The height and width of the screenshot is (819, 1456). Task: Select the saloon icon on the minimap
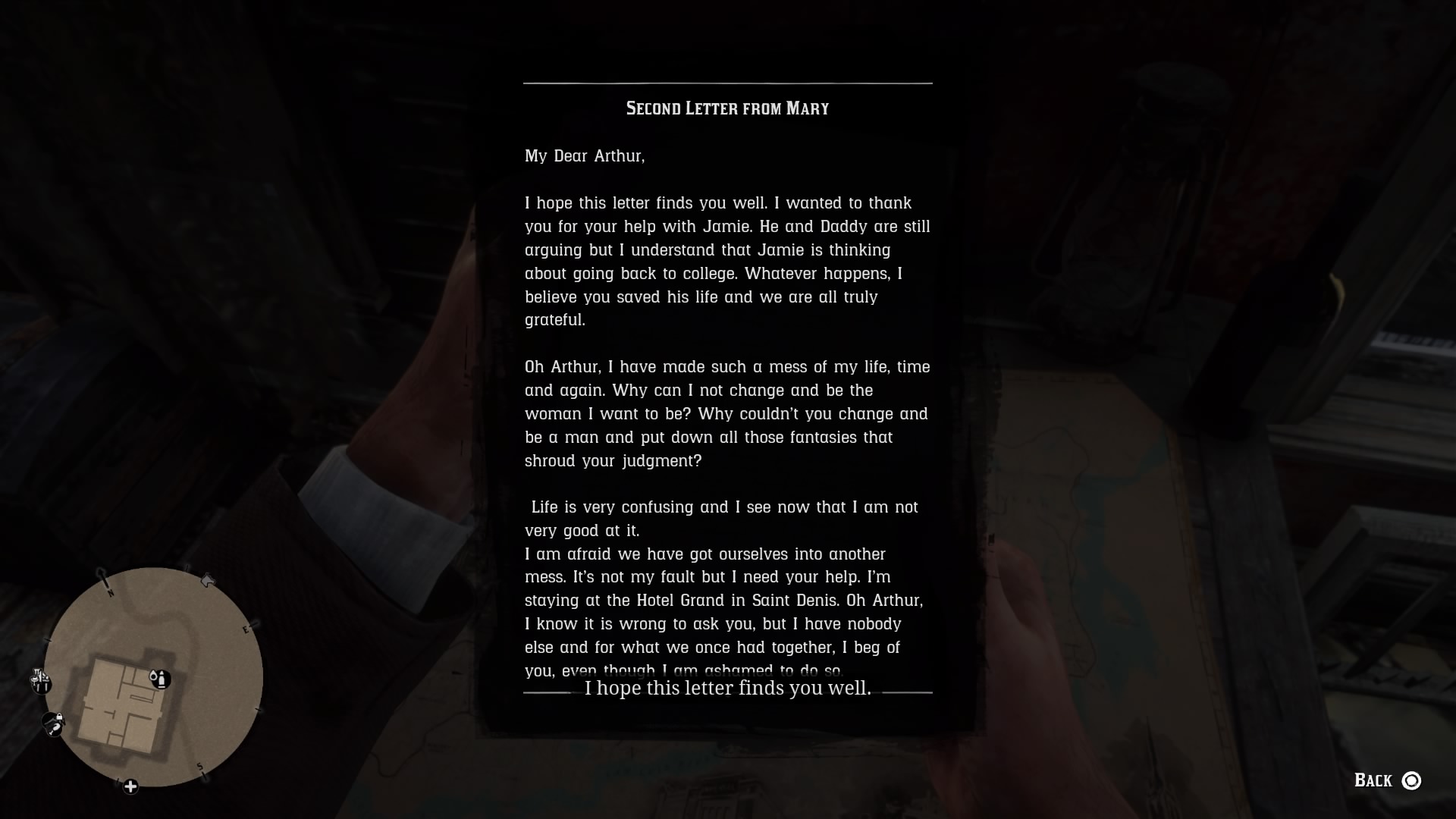39,680
